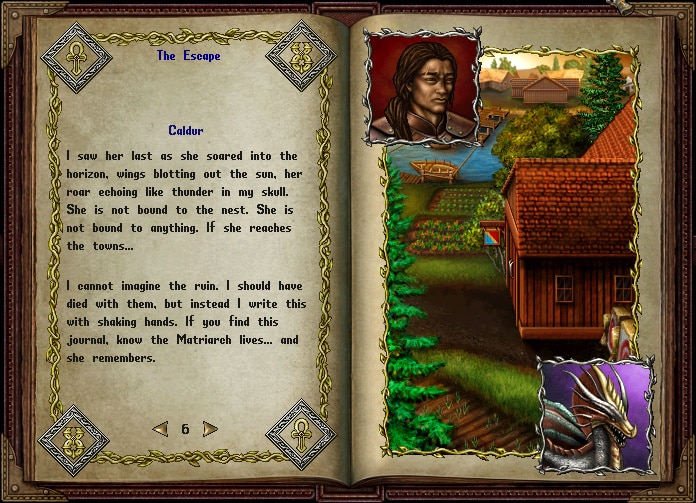The width and height of the screenshot is (696, 503).
Task: Turn to the next journal page
Action: [x=210, y=429]
